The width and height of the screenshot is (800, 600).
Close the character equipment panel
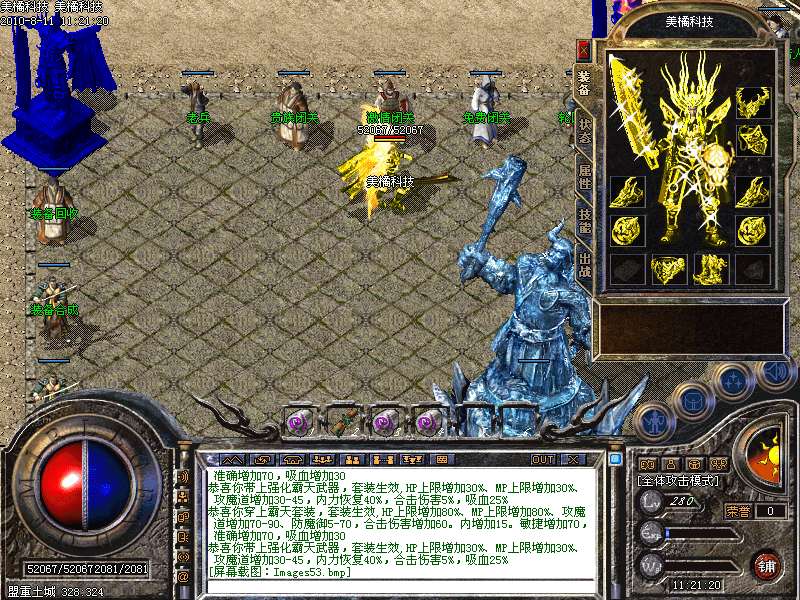click(x=584, y=50)
